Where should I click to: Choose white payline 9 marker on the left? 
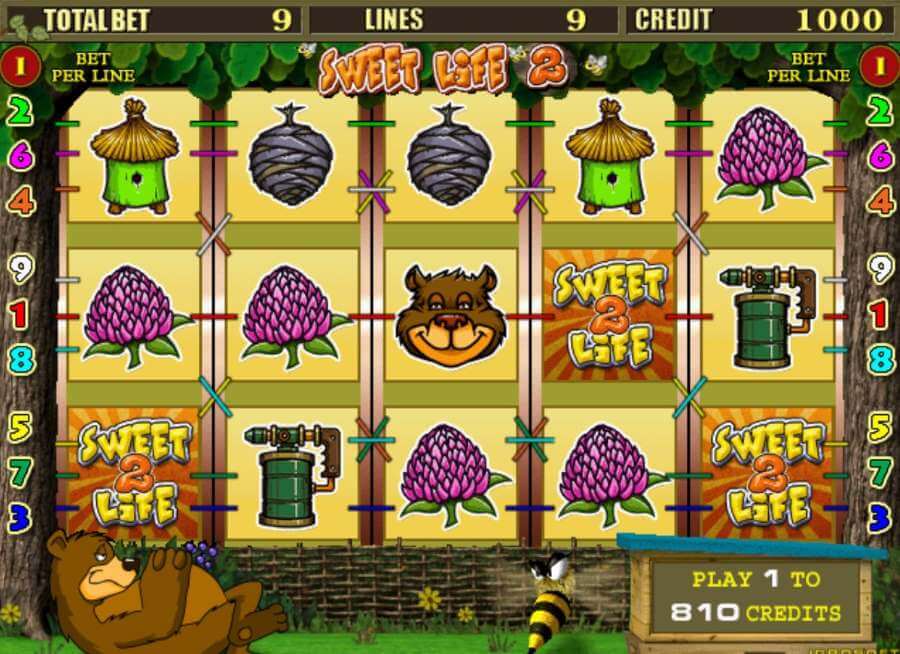tap(21, 268)
